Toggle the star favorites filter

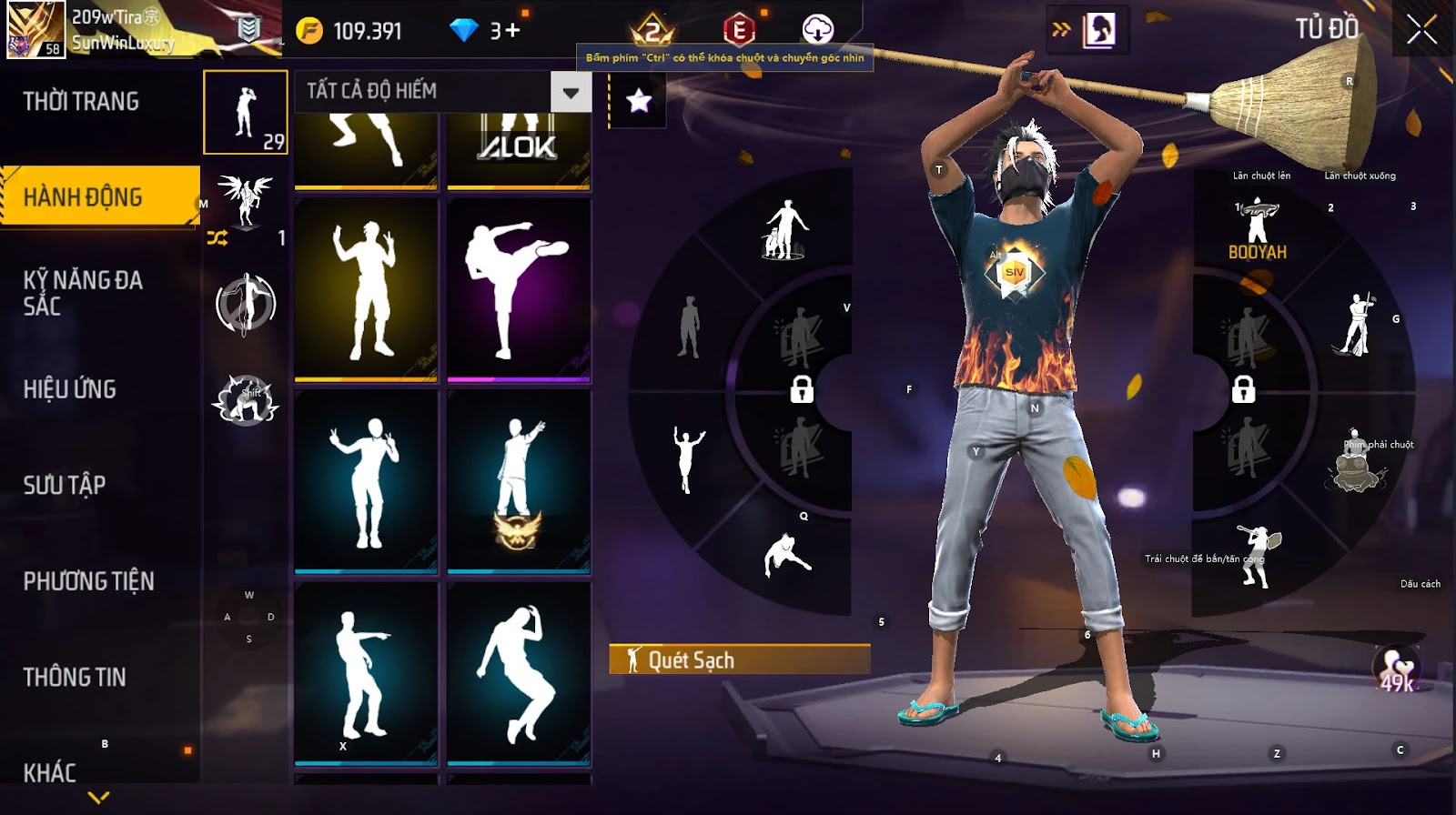pos(639,101)
